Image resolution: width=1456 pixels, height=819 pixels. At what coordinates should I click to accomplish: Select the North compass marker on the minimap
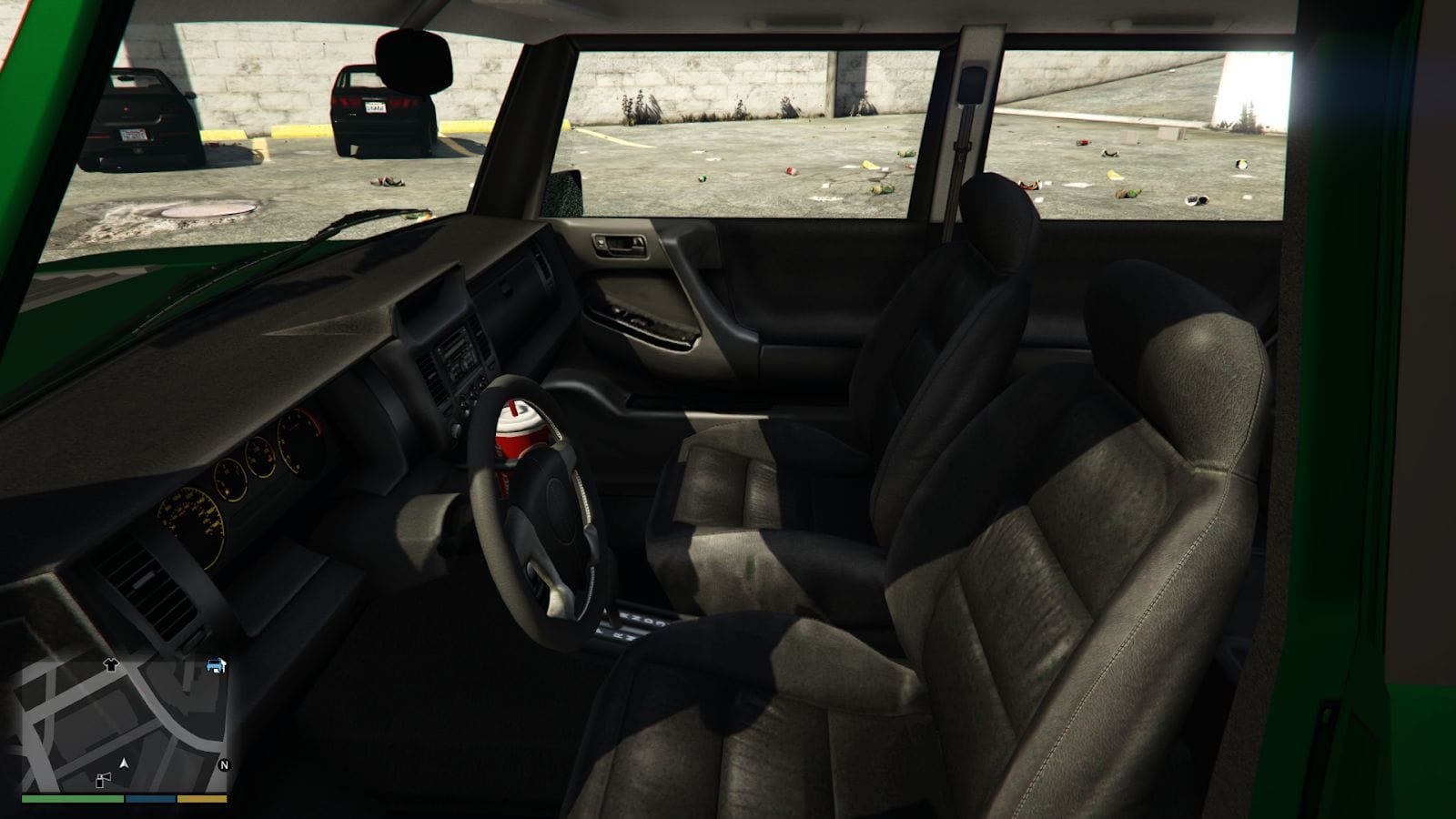pos(224,764)
